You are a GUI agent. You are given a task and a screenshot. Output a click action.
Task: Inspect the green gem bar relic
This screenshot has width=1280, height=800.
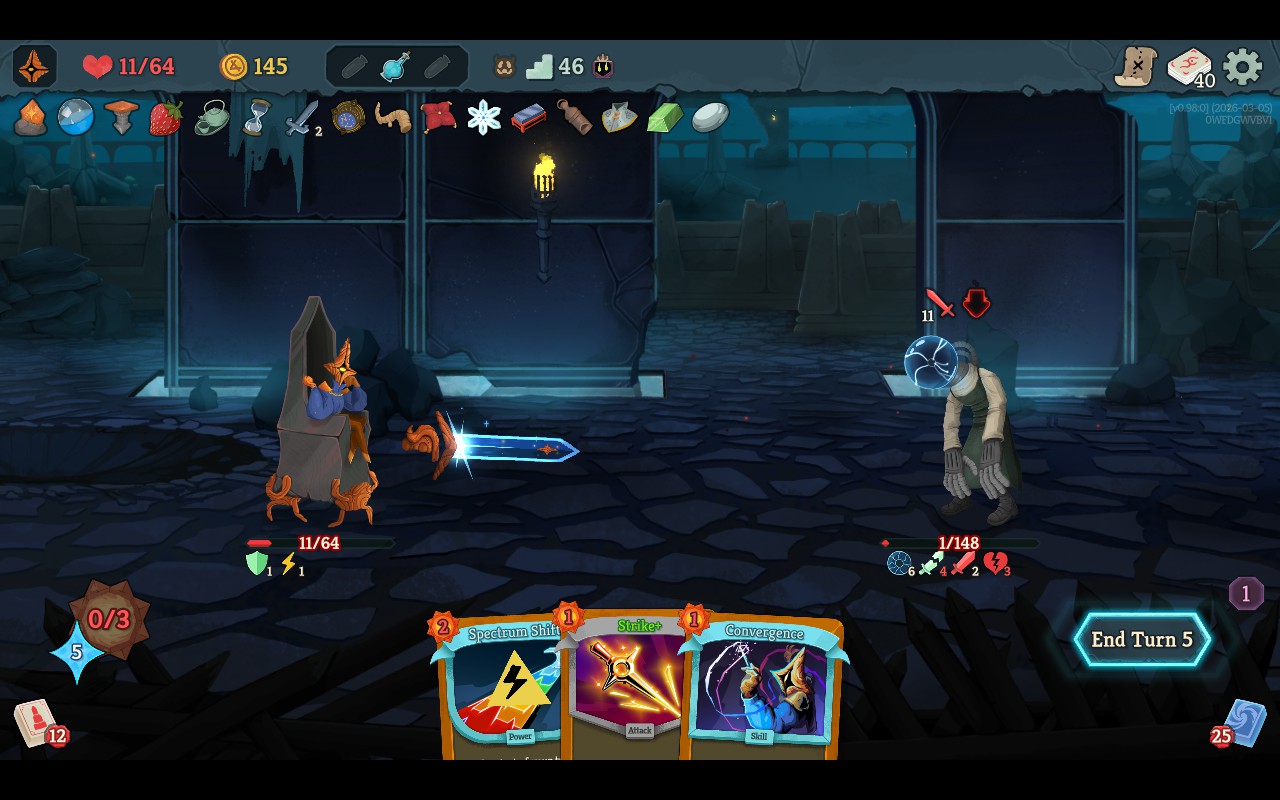point(664,118)
